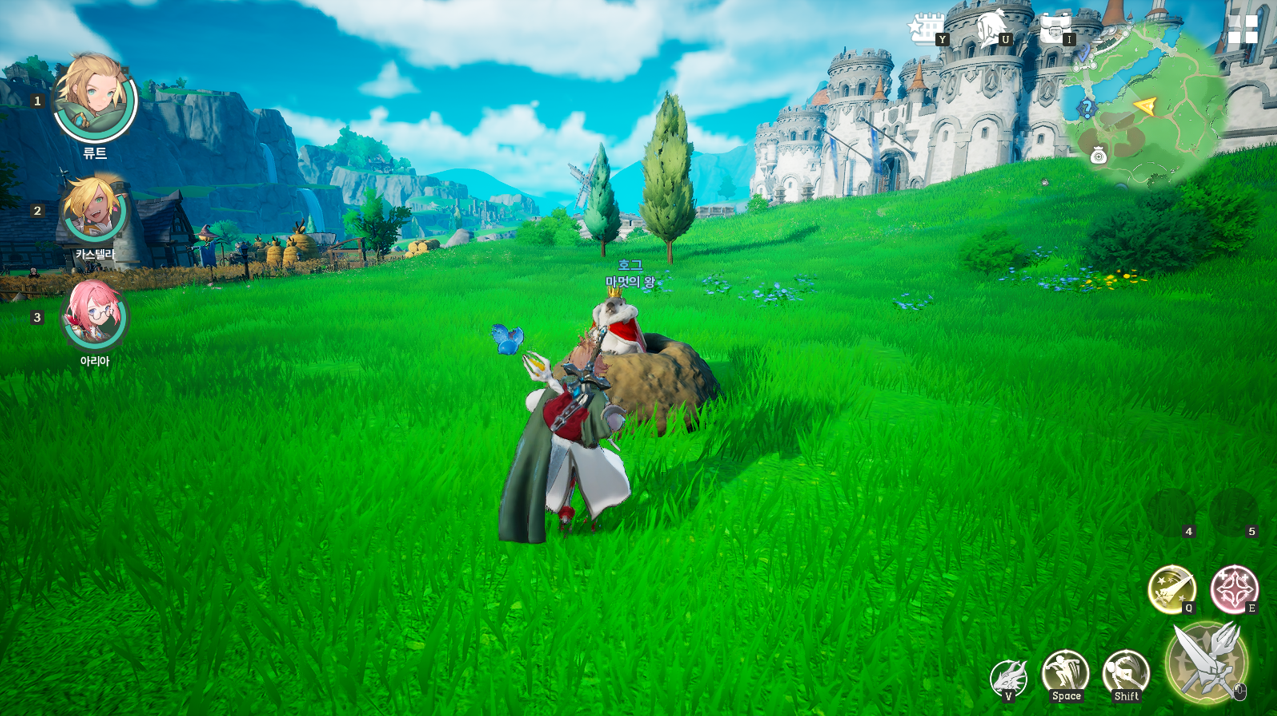This screenshot has height=716, width=1277.
Task: Activate the jump action icon
Action: 1065,674
